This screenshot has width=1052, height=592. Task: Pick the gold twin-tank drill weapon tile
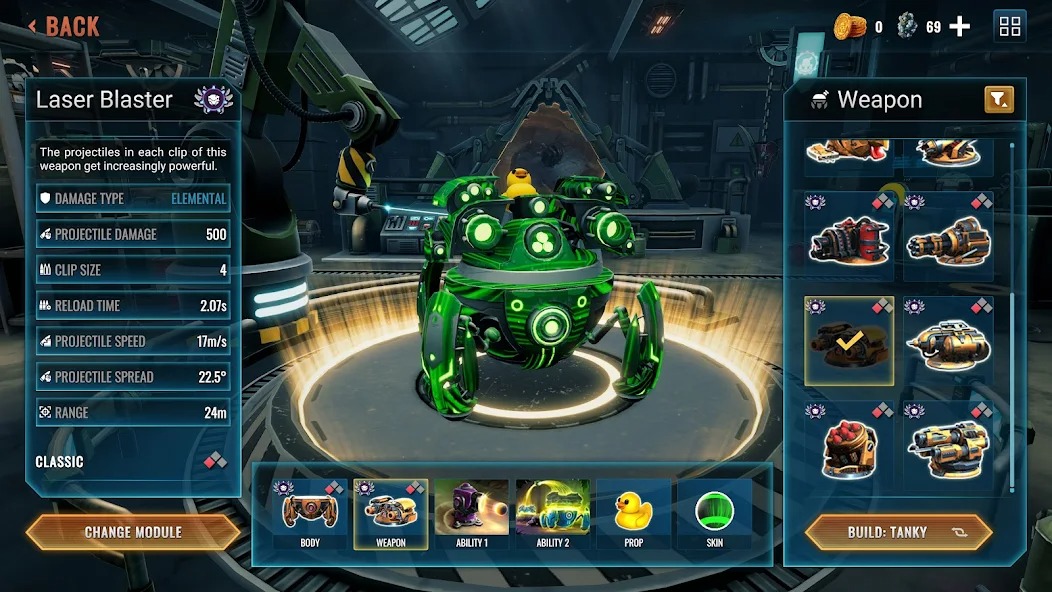[x=948, y=341]
